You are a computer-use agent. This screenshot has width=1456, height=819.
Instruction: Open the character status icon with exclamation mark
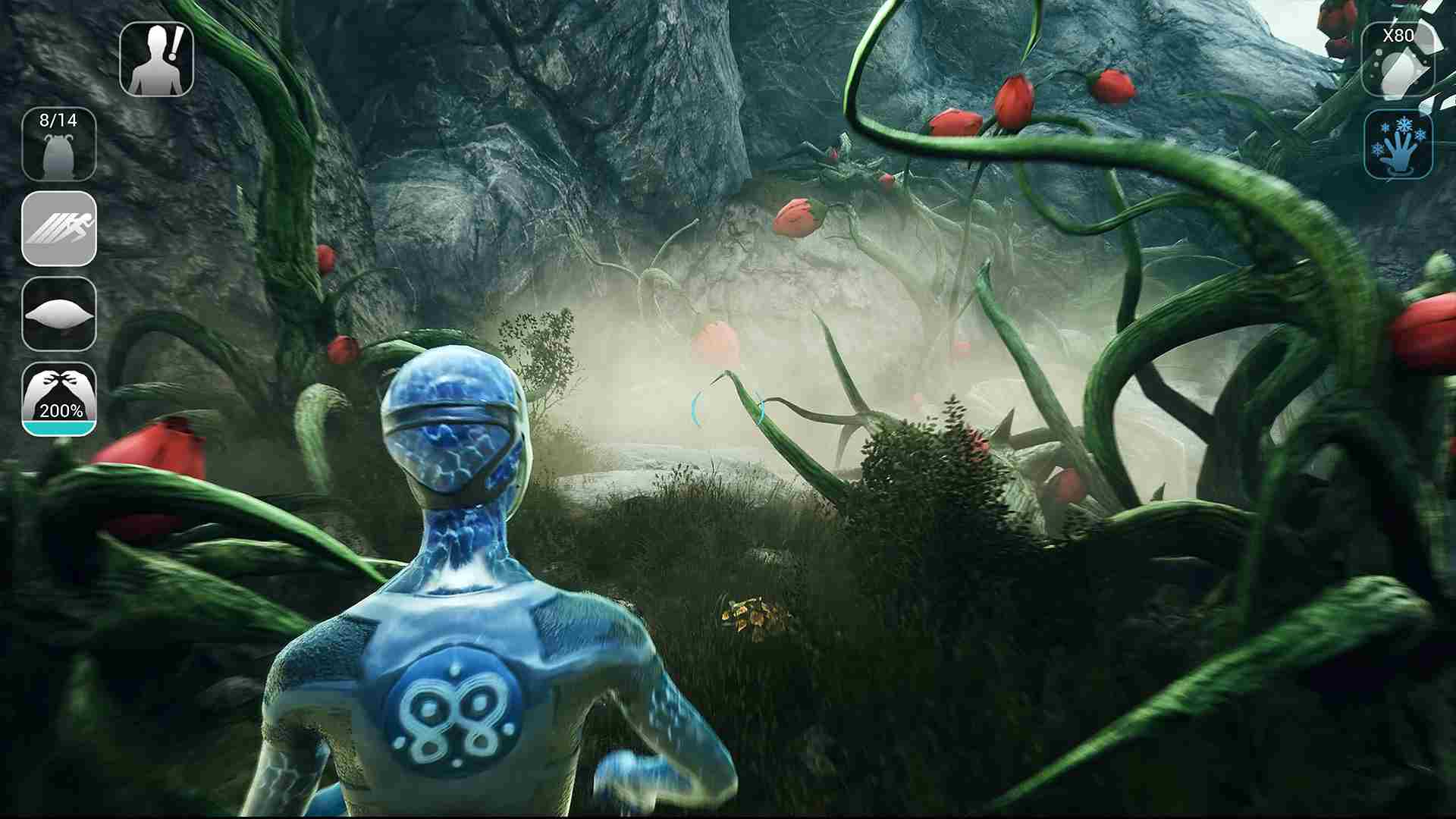coord(157,57)
